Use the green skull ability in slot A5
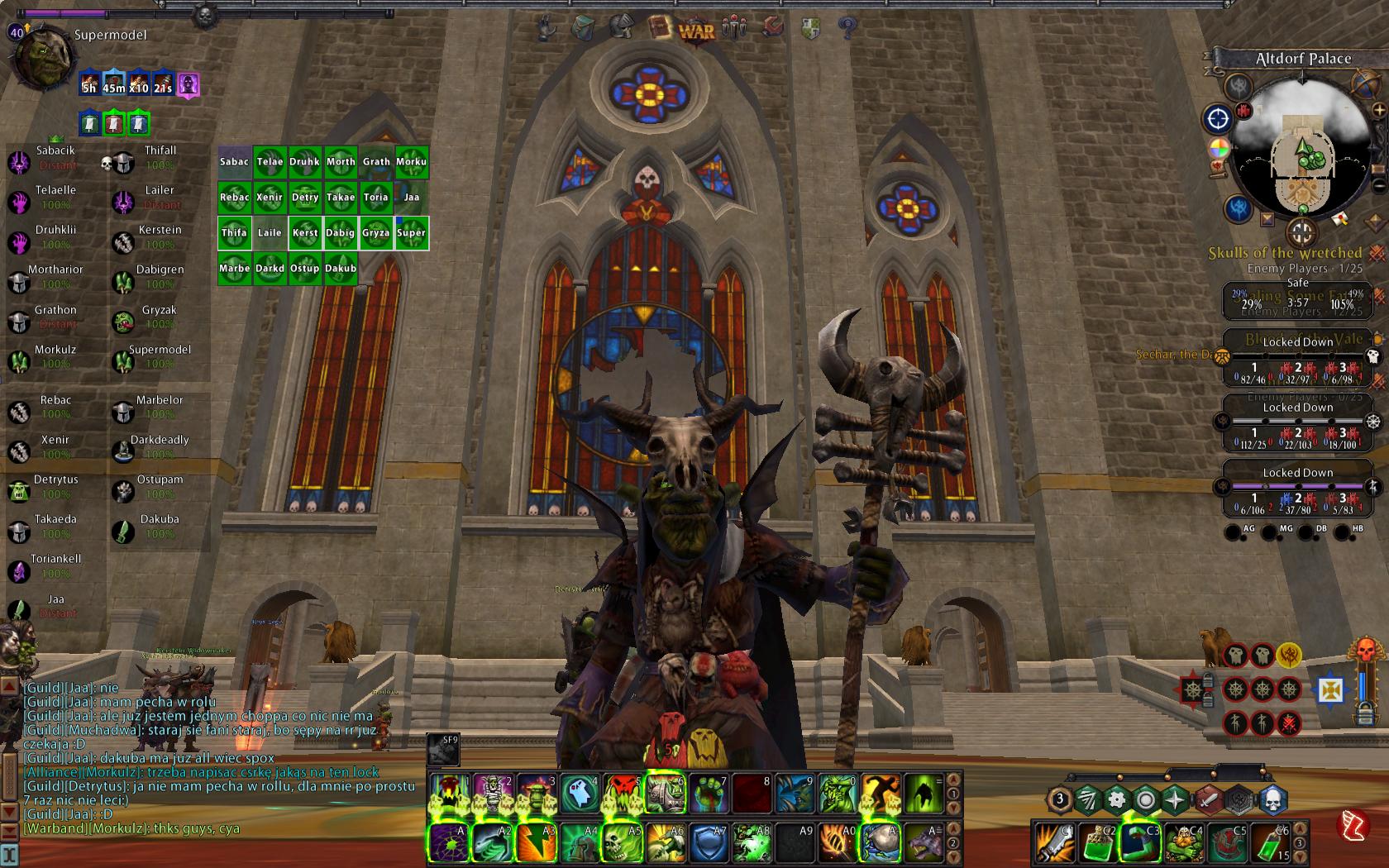 pos(623,843)
